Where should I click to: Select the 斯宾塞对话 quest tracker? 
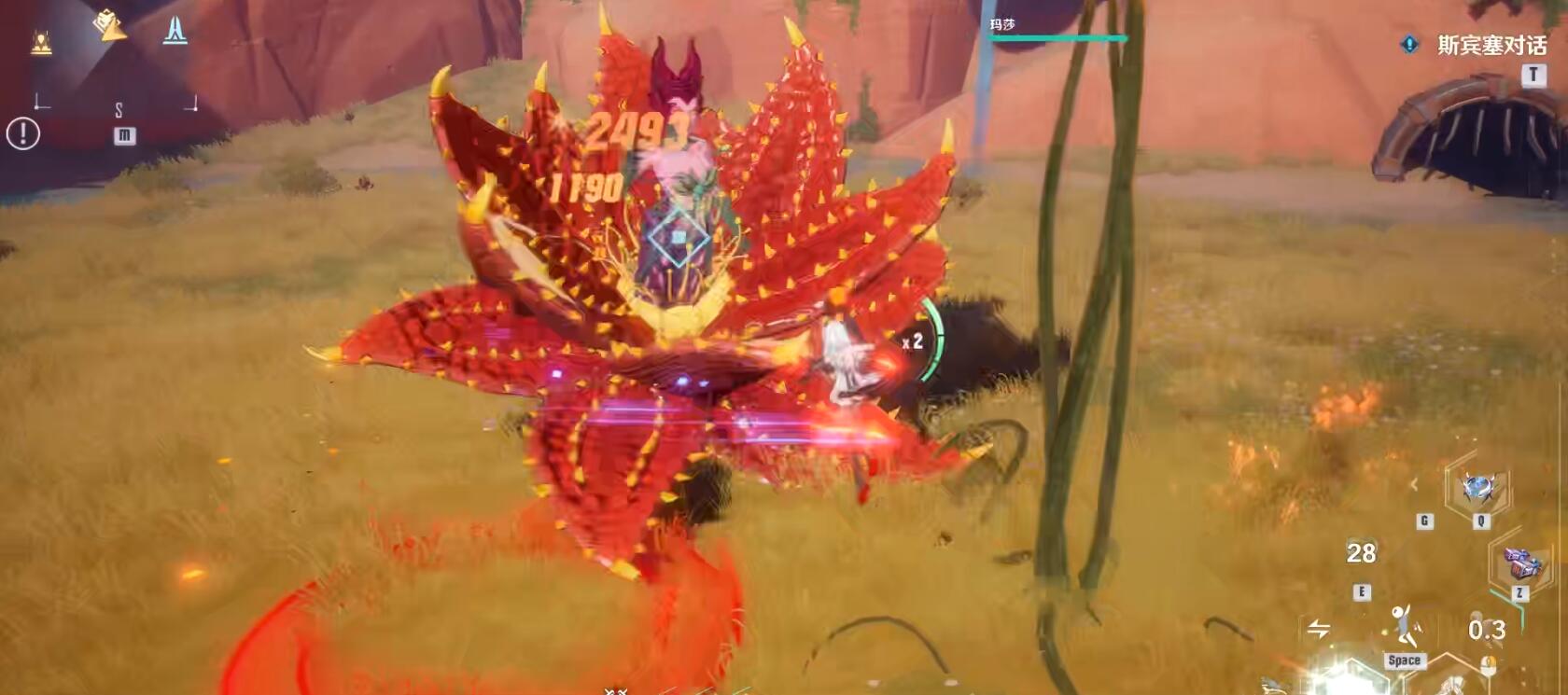pyautogui.click(x=1491, y=45)
